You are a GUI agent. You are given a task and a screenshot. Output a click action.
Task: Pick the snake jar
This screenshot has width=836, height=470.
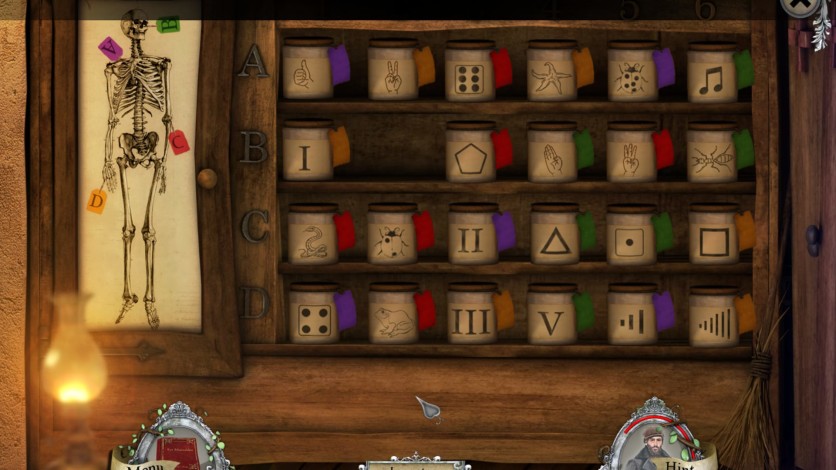tap(312, 237)
